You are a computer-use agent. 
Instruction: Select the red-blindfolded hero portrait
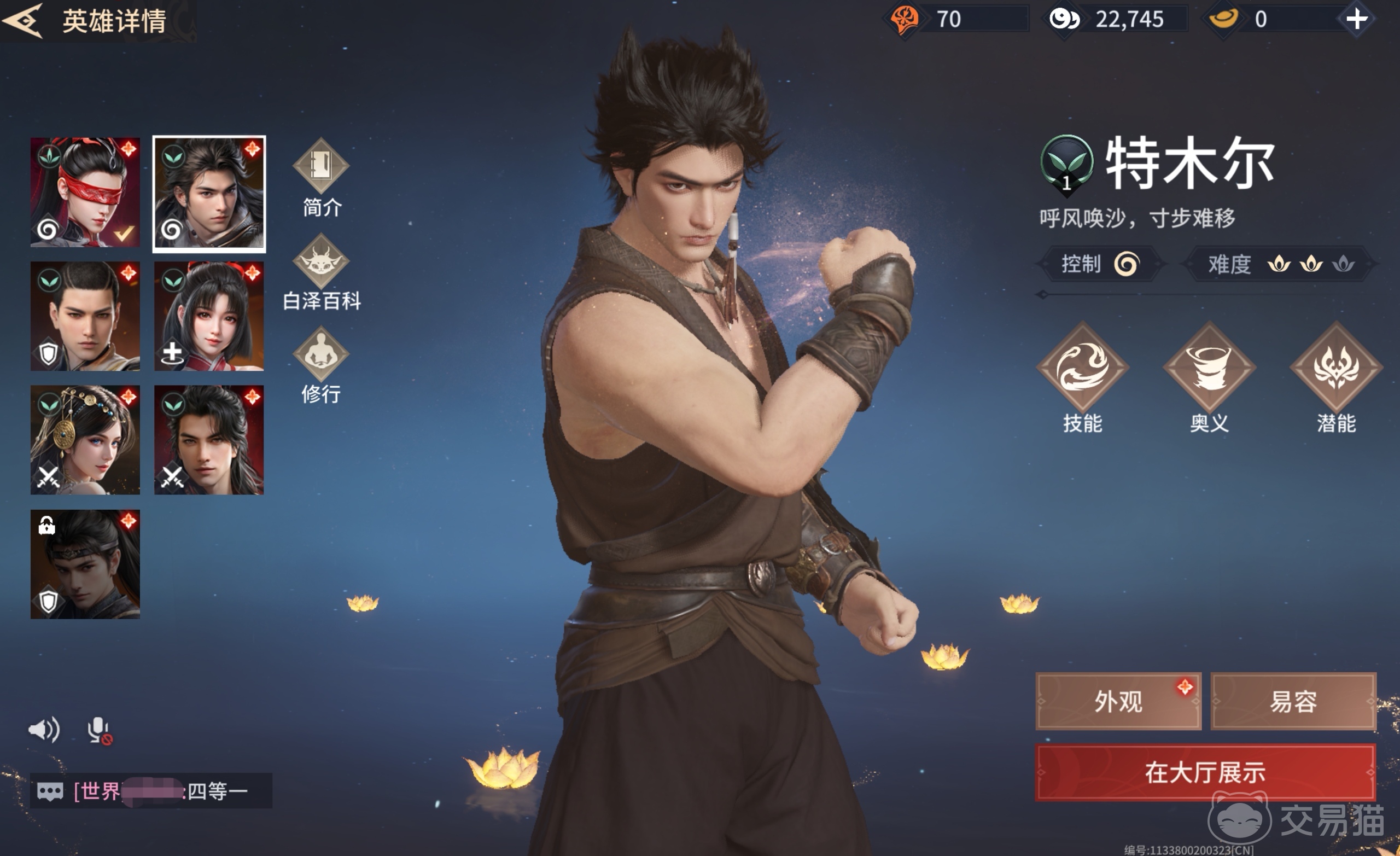[x=85, y=192]
